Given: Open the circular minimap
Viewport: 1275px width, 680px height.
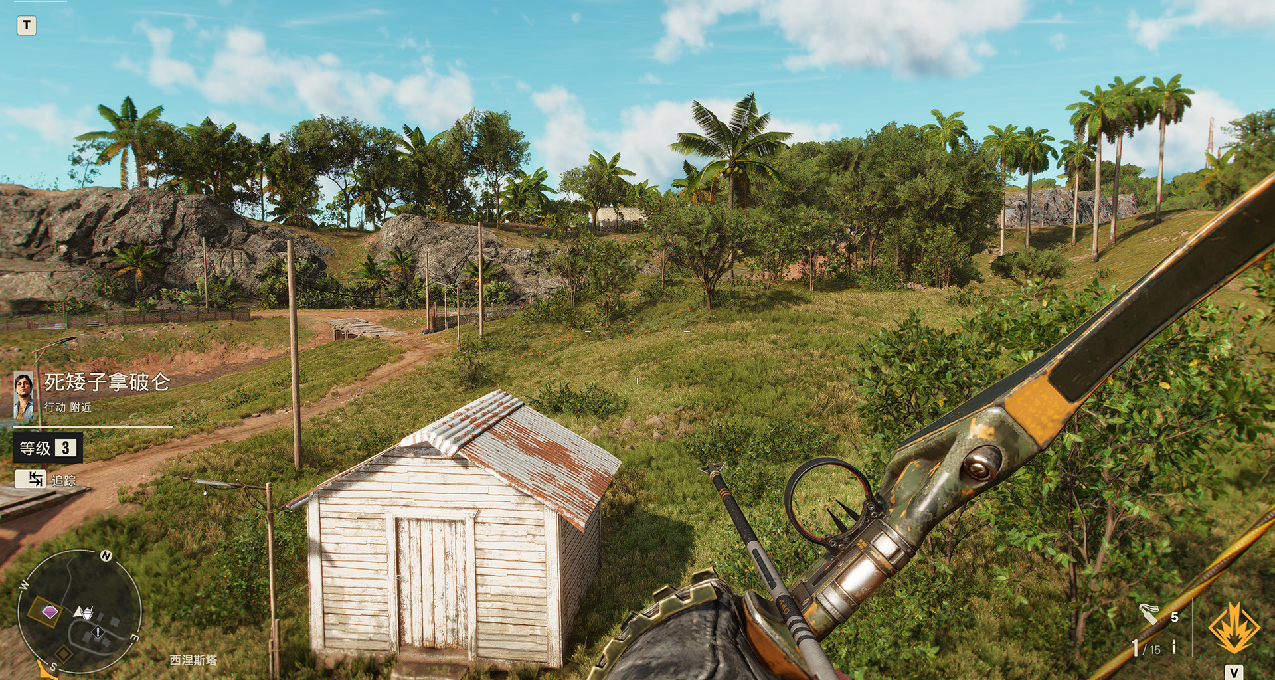Looking at the screenshot, I should (x=79, y=611).
